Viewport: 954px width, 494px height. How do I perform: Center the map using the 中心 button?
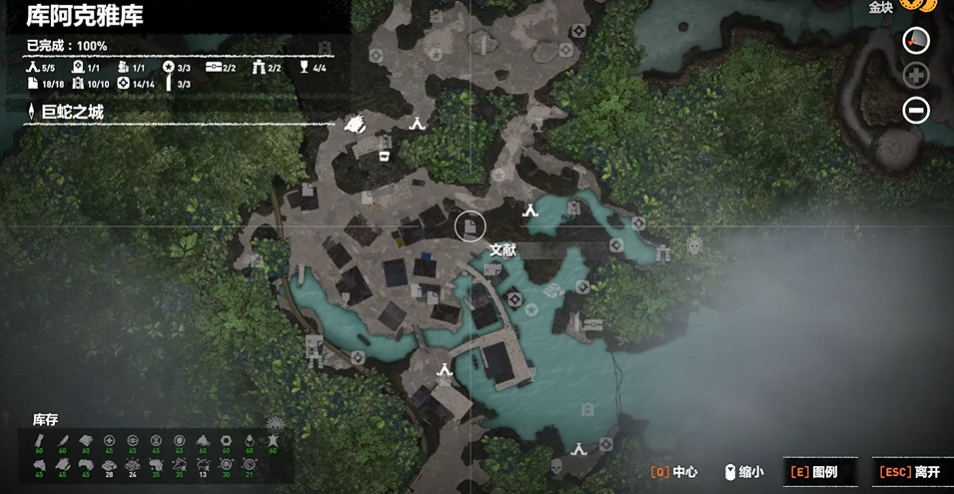tap(673, 472)
